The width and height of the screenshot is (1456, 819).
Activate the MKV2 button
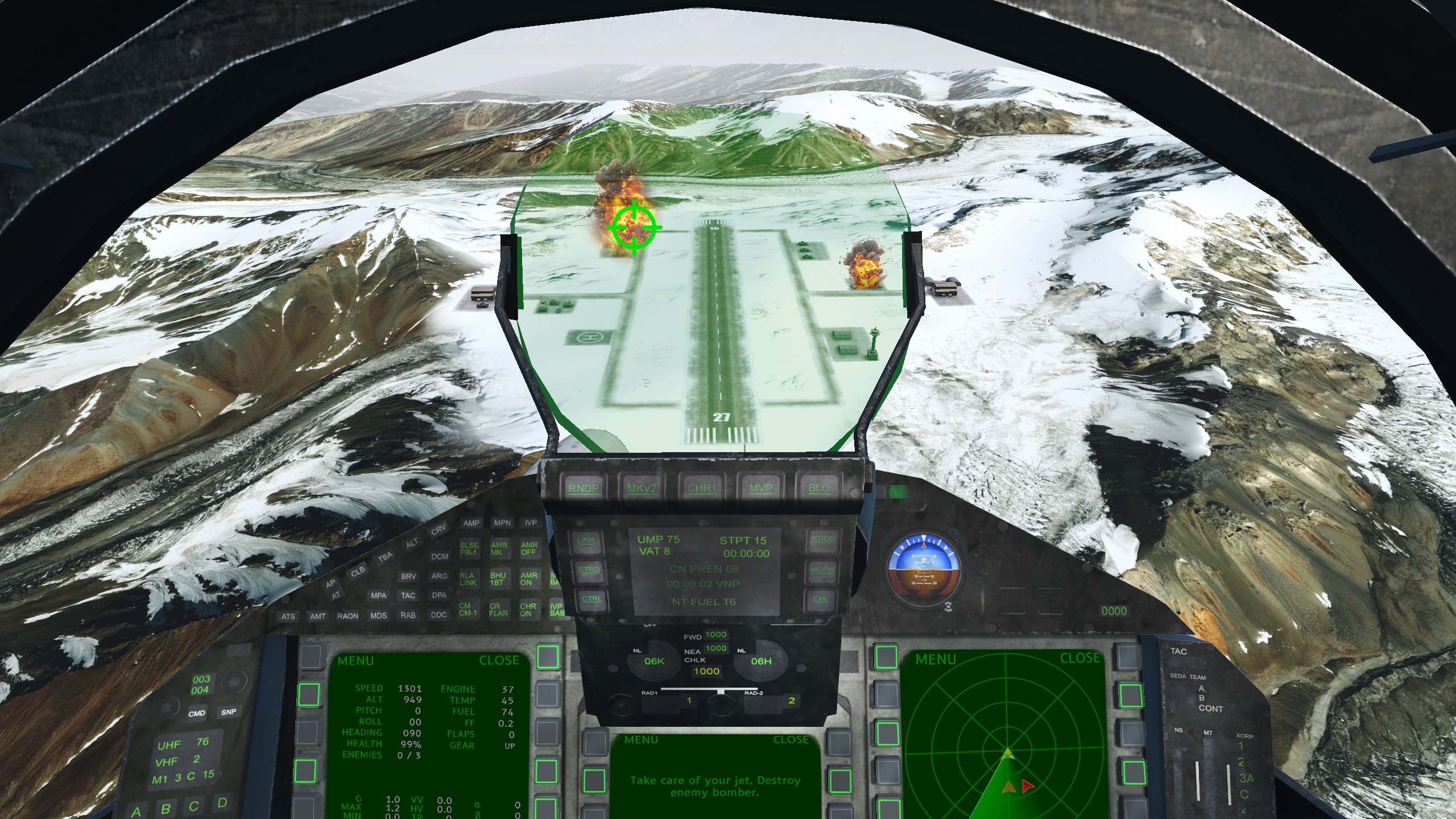point(642,489)
